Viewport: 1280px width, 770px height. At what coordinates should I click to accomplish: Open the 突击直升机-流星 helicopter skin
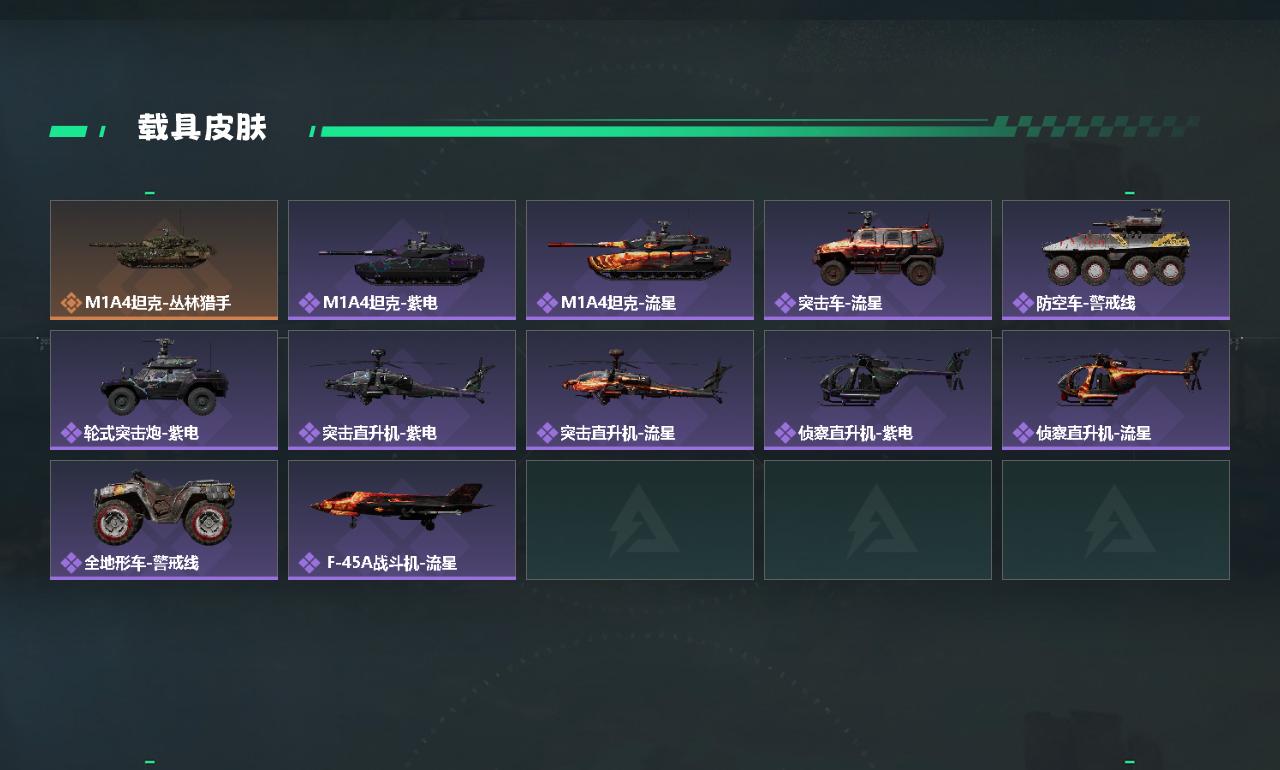pos(640,389)
